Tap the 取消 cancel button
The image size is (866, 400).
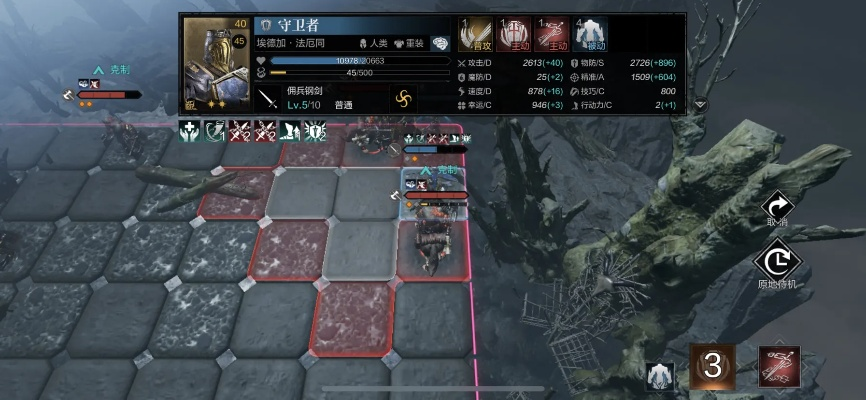[x=777, y=209]
